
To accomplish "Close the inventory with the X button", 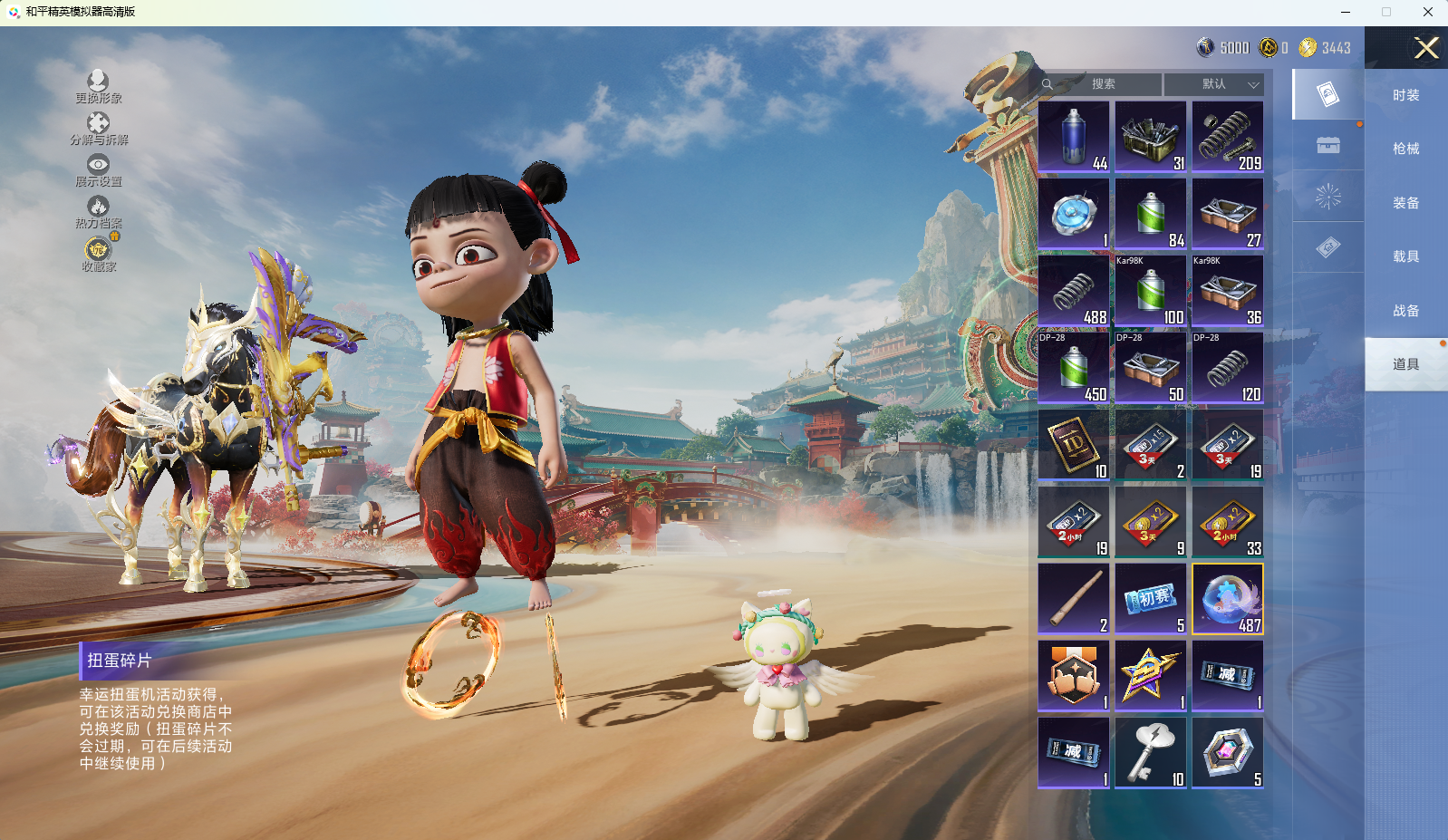I will [1426, 48].
